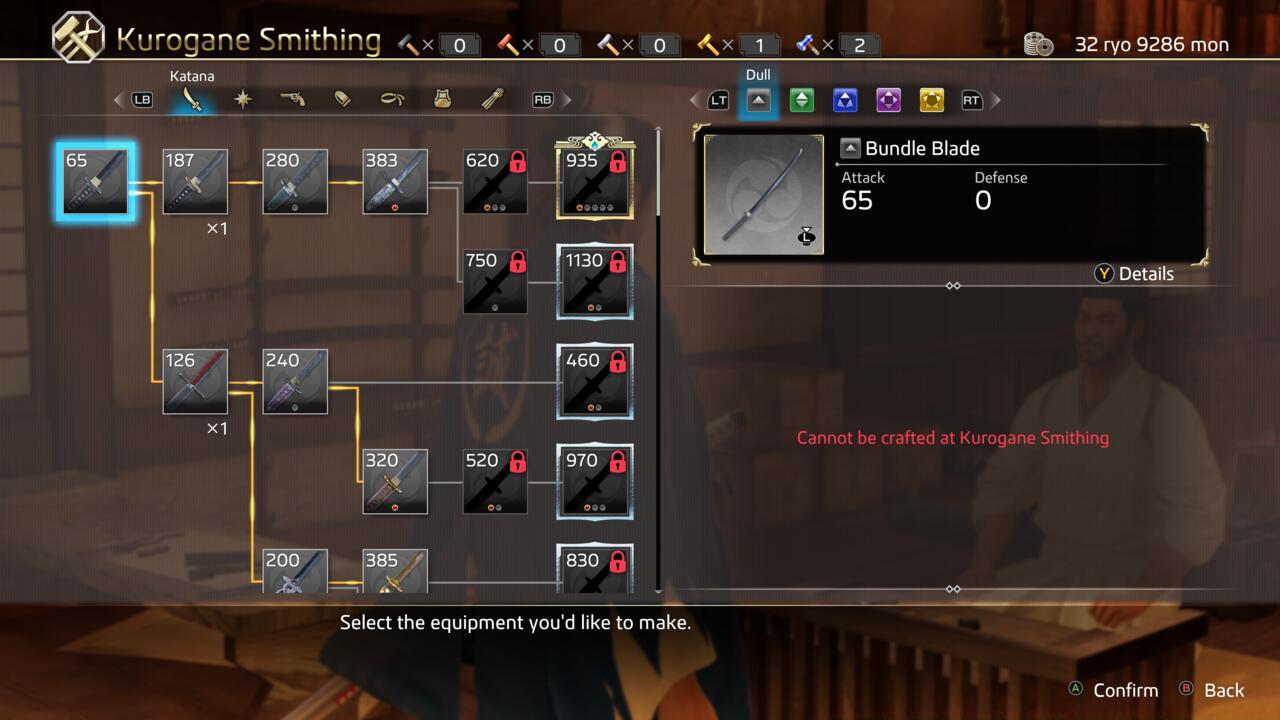The height and width of the screenshot is (720, 1280).
Task: Select the pistol weapon category icon
Action: pyautogui.click(x=292, y=99)
